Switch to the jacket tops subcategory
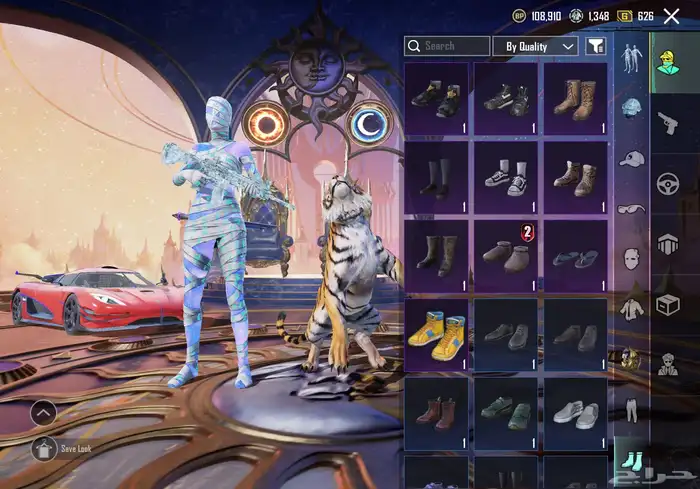Viewport: 700px width, 489px height. 630,308
